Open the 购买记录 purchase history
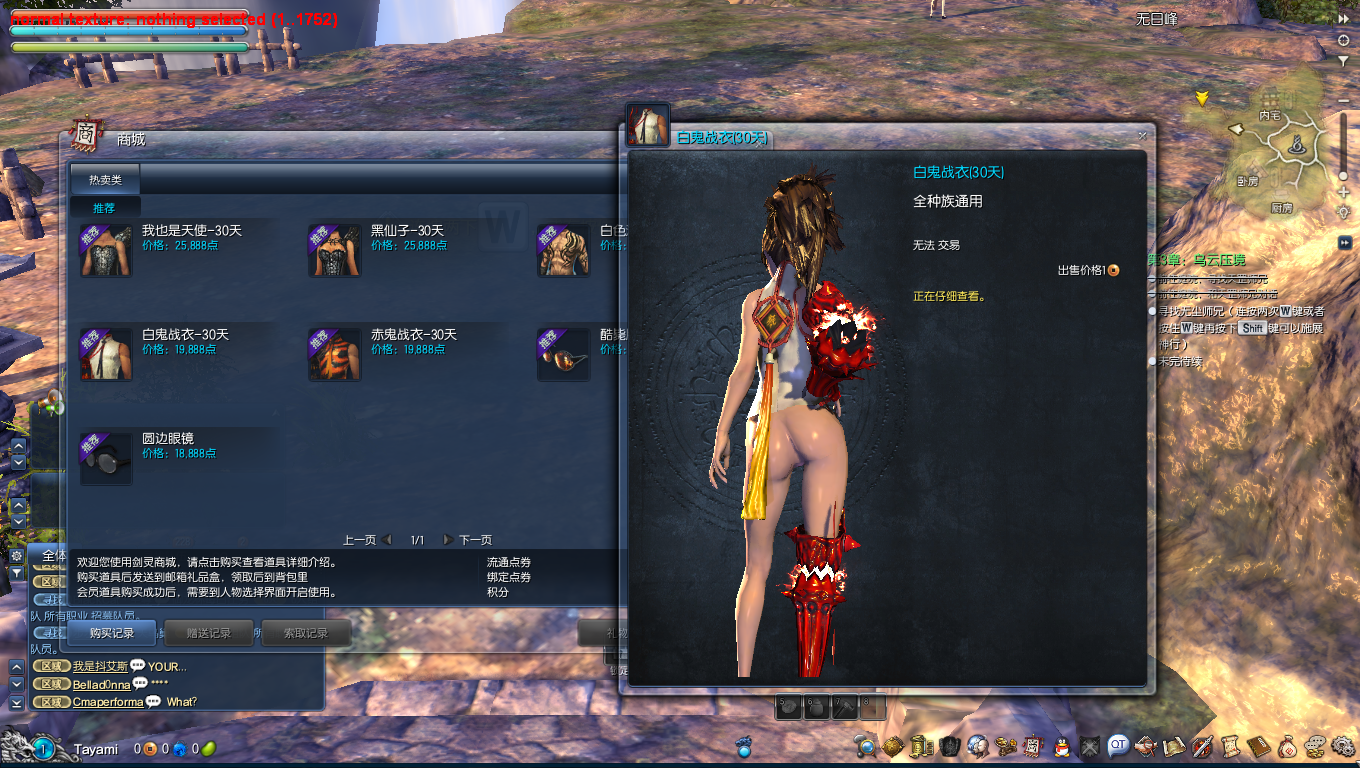 point(111,633)
